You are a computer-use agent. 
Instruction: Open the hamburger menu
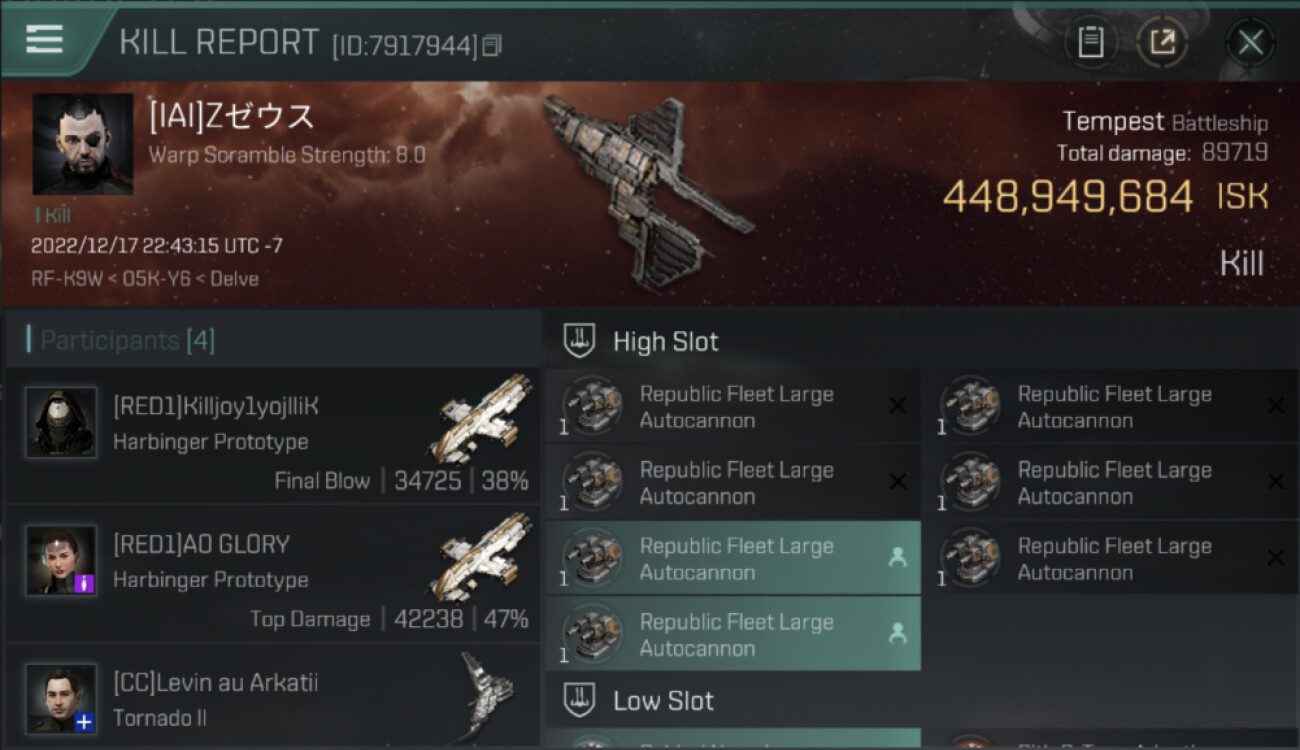[44, 40]
